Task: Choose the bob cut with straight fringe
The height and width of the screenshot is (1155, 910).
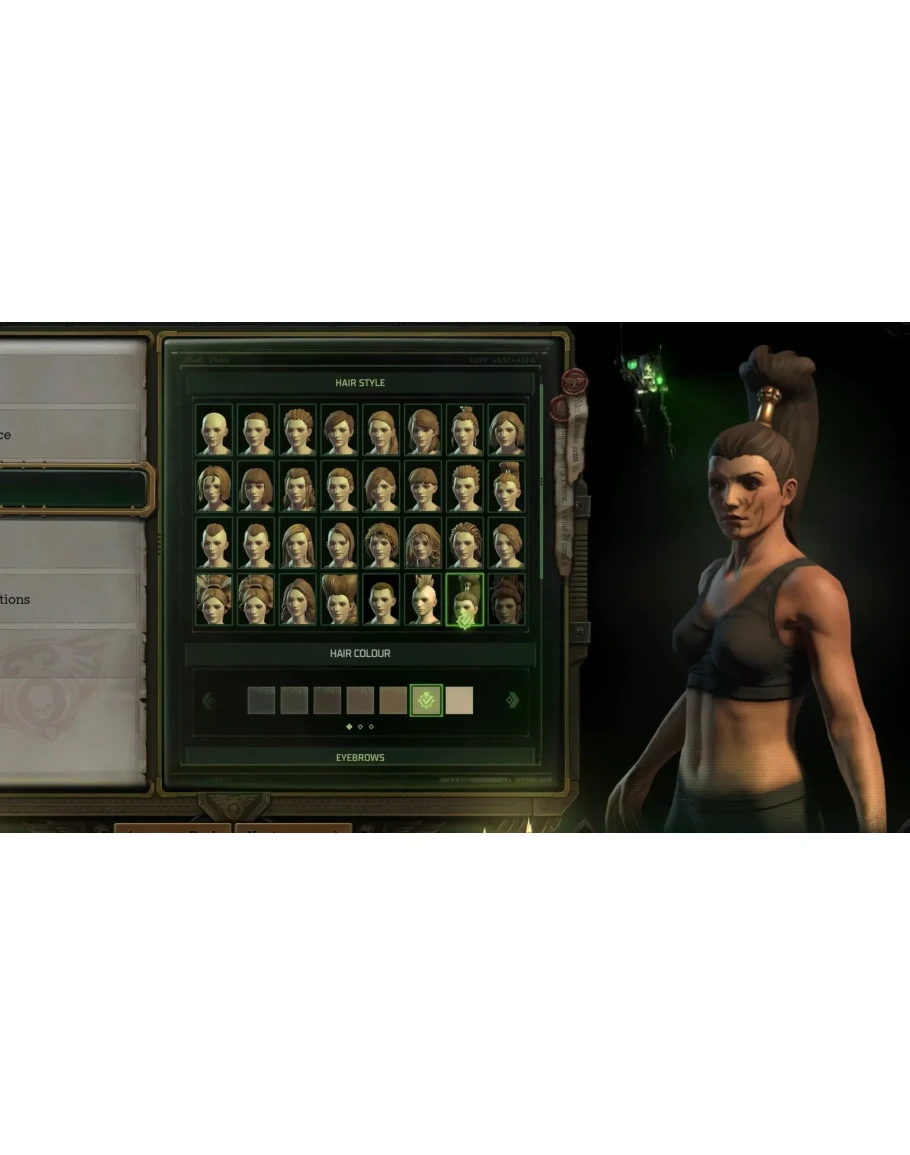Action: point(257,488)
